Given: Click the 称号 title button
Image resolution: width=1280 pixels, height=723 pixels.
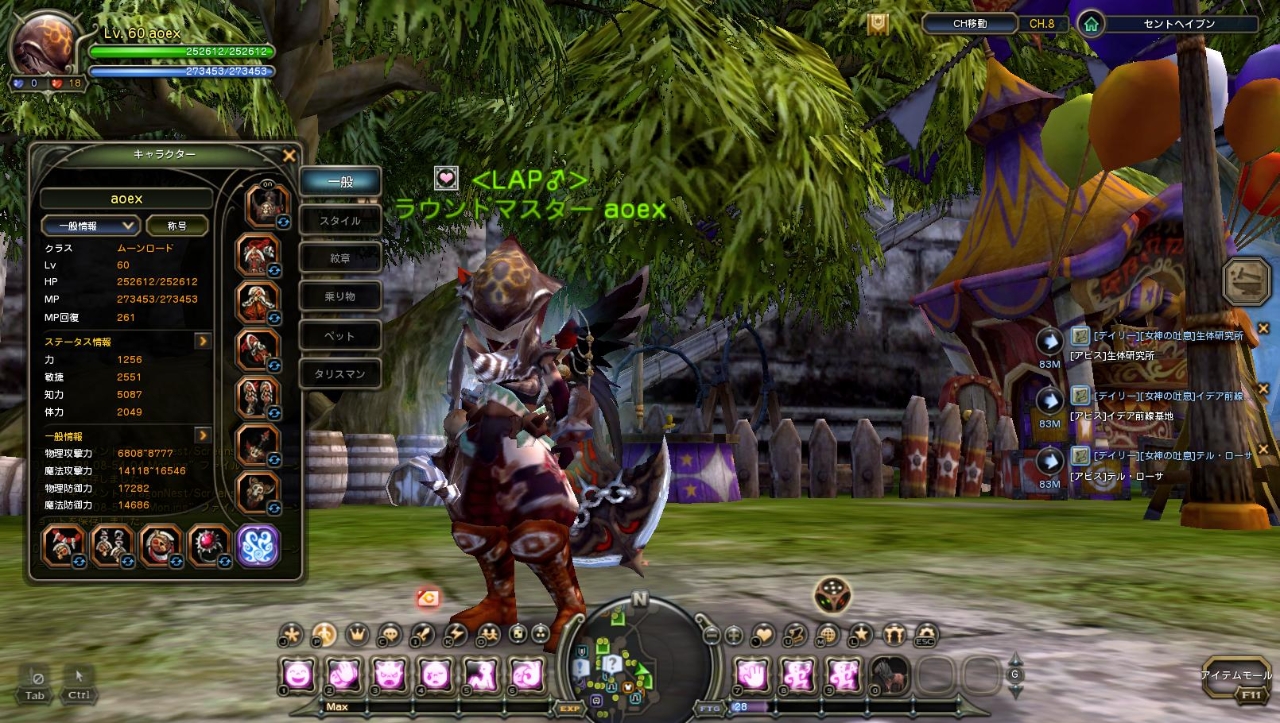Looking at the screenshot, I should 178,226.
